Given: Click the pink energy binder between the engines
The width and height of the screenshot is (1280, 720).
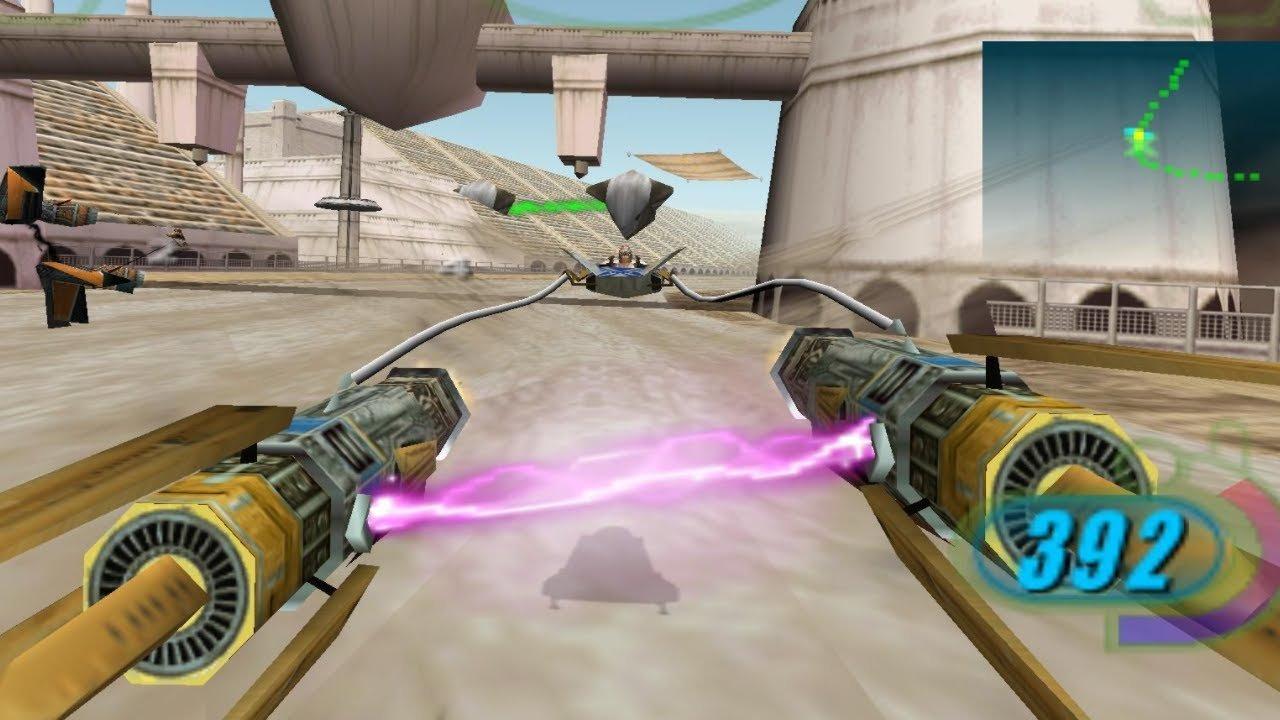Looking at the screenshot, I should tap(640, 470).
